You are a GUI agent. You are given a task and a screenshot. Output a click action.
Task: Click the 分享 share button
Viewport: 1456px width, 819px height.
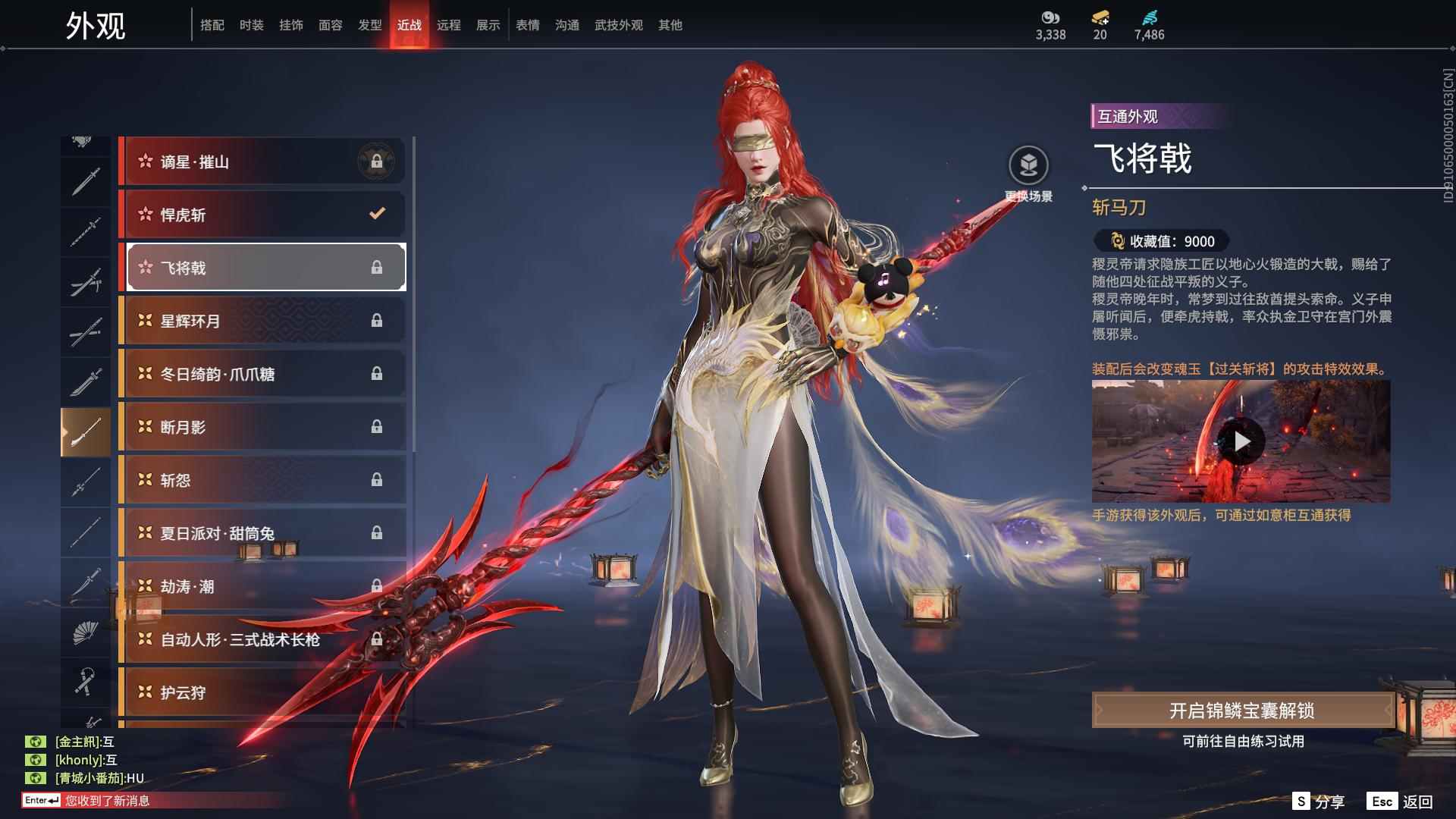click(x=1319, y=802)
